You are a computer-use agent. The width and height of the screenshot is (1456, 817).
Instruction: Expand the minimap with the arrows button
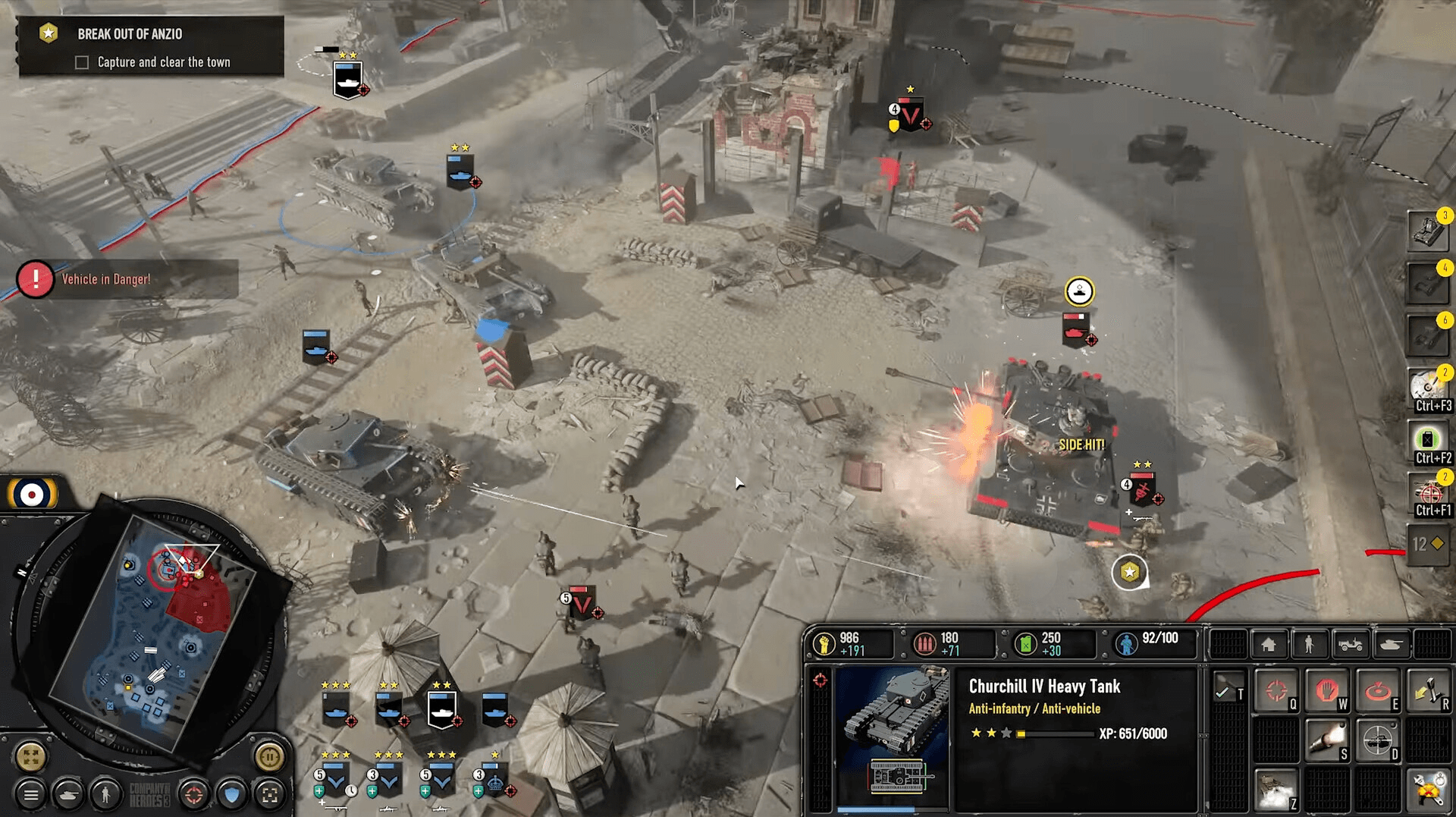pyautogui.click(x=31, y=756)
